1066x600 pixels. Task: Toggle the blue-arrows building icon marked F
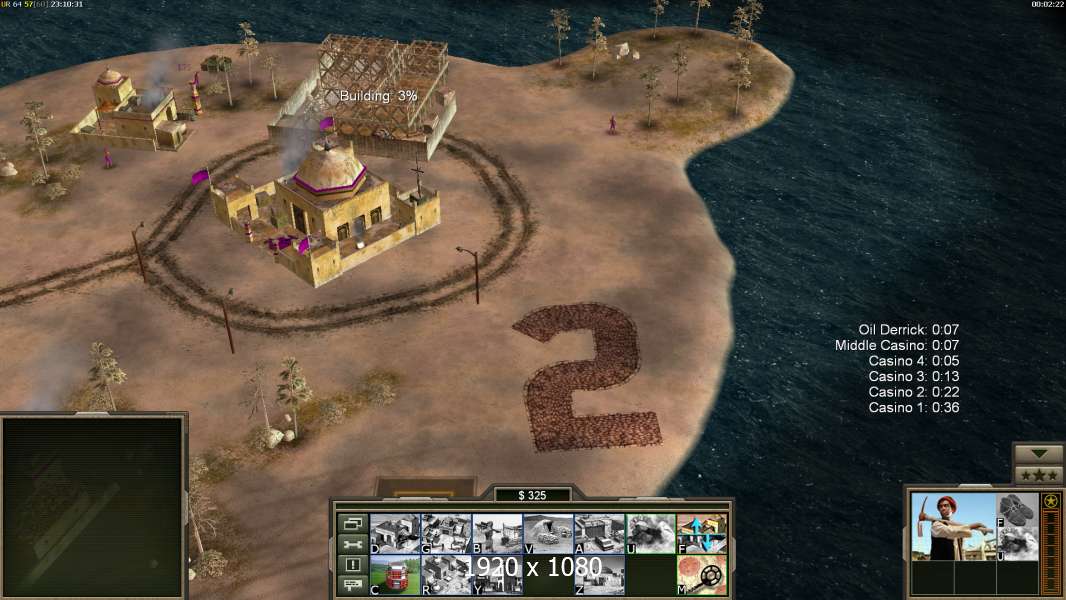tap(702, 533)
